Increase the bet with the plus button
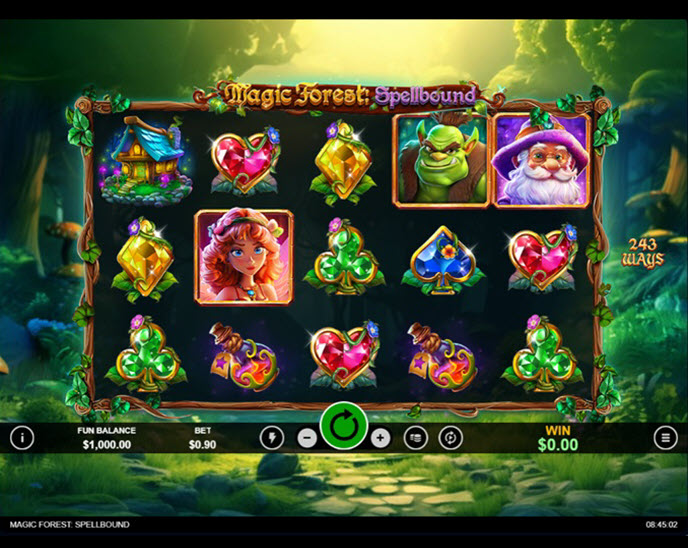The height and width of the screenshot is (548, 688). [380, 437]
